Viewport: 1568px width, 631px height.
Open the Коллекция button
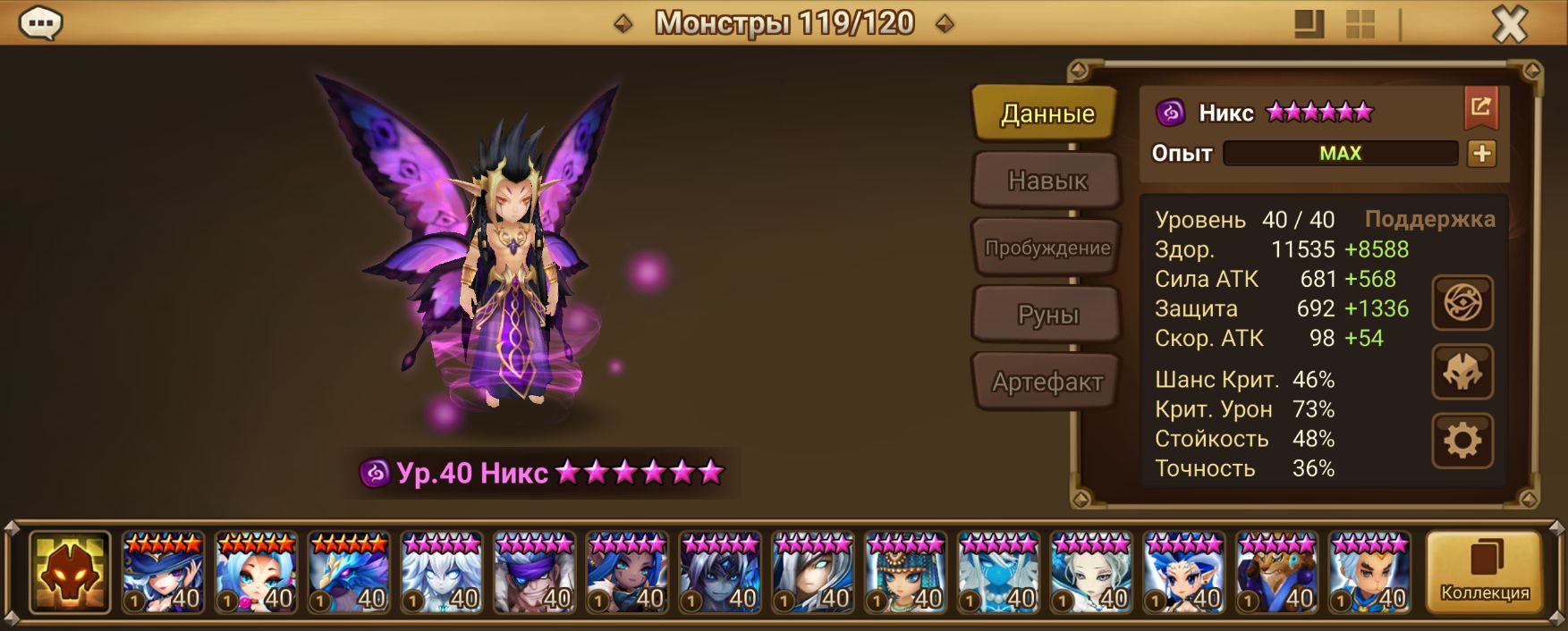[x=1484, y=572]
